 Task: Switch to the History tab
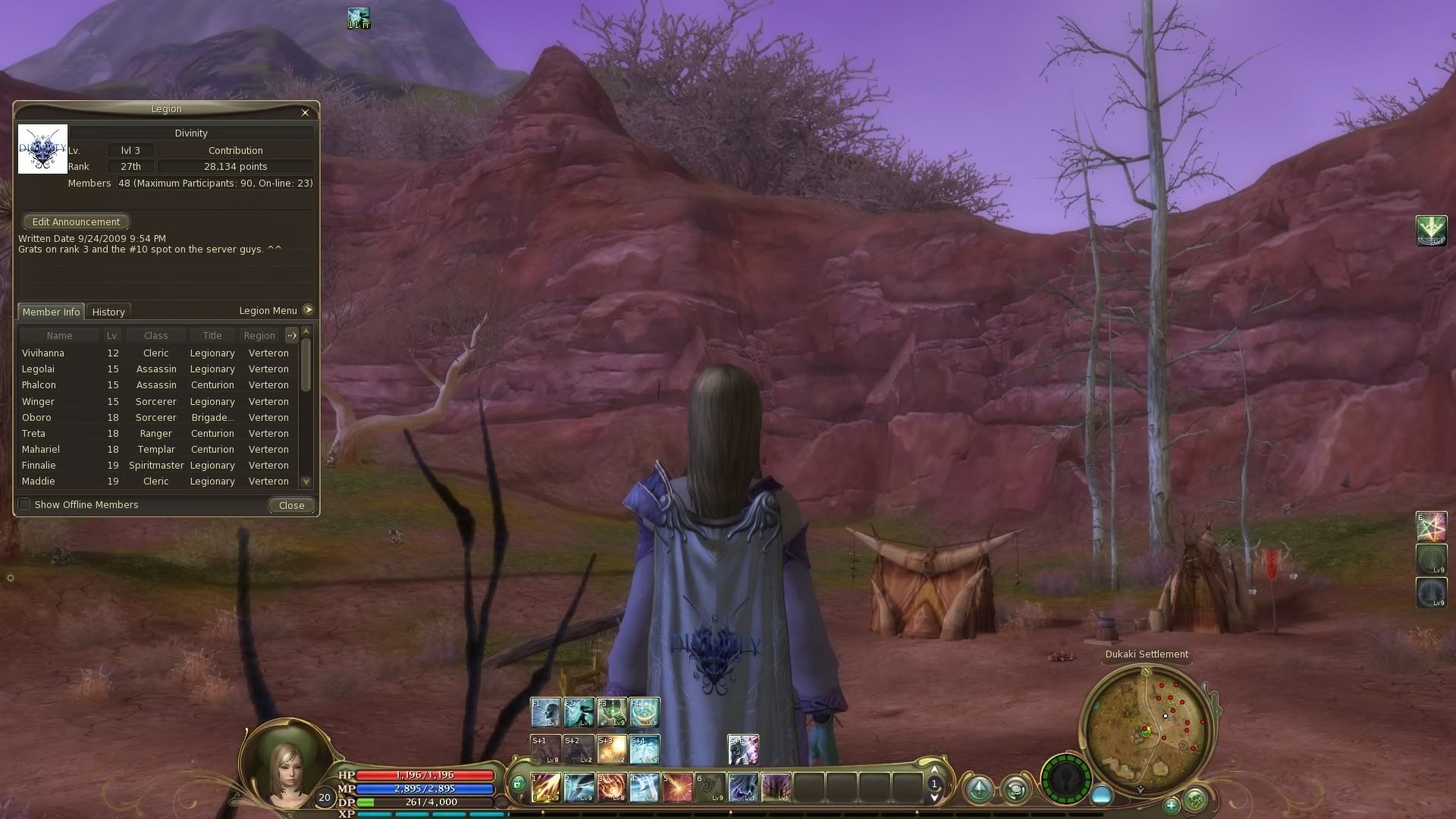(x=108, y=312)
